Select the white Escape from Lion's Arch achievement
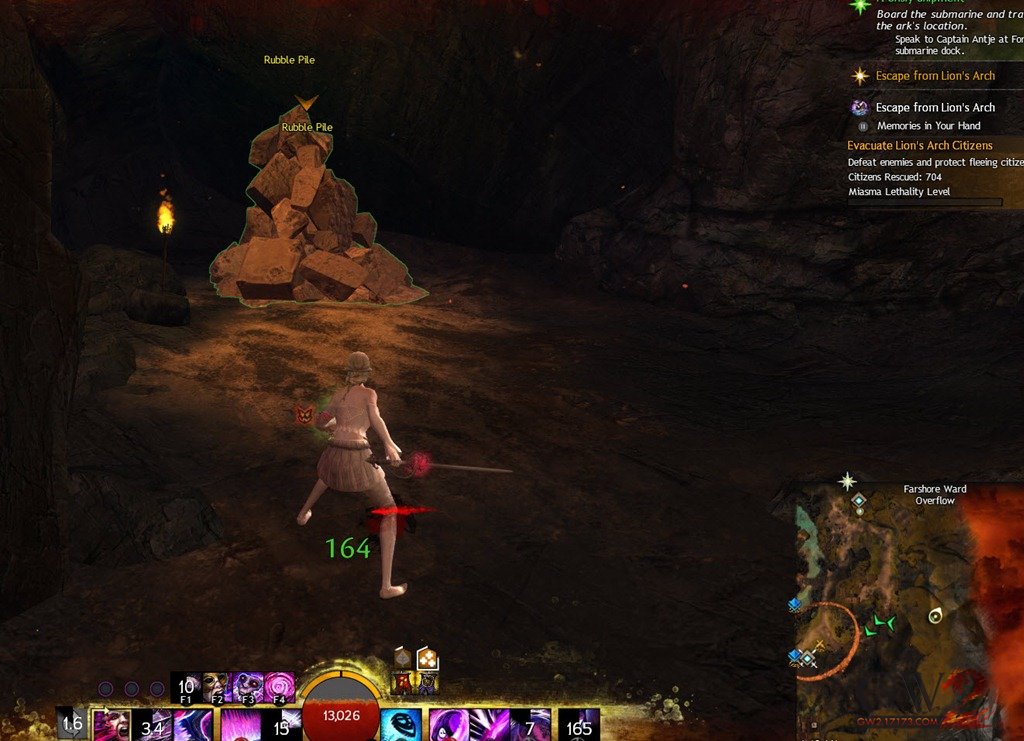The width and height of the screenshot is (1024, 741). point(935,107)
